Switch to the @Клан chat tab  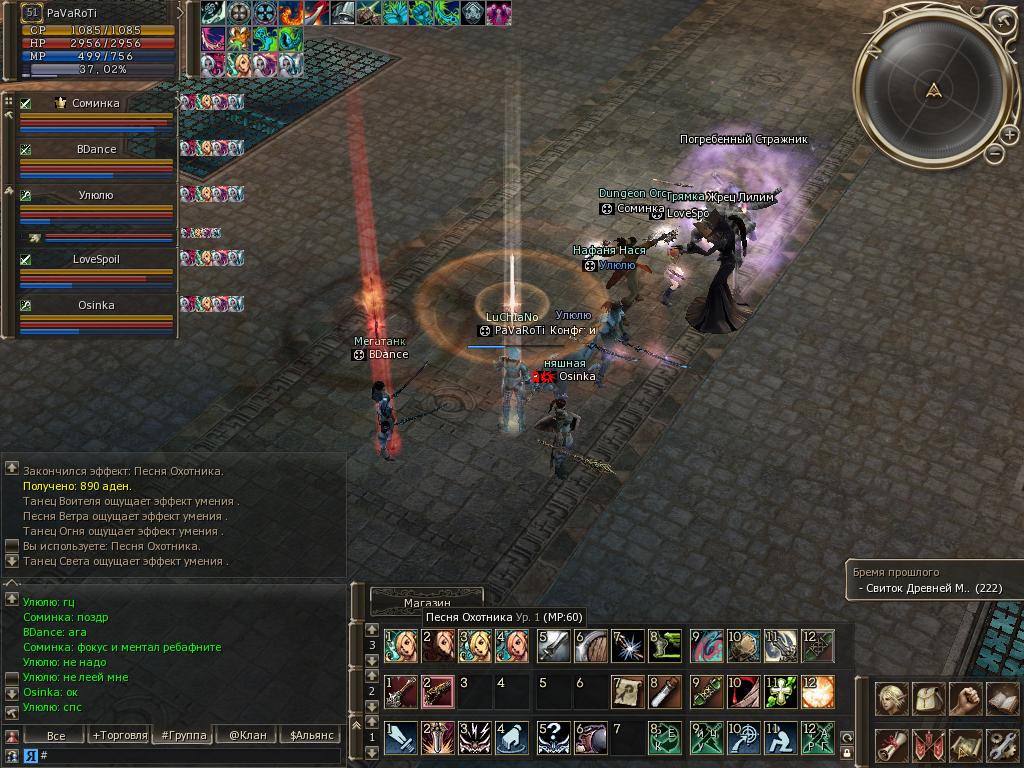click(x=248, y=736)
